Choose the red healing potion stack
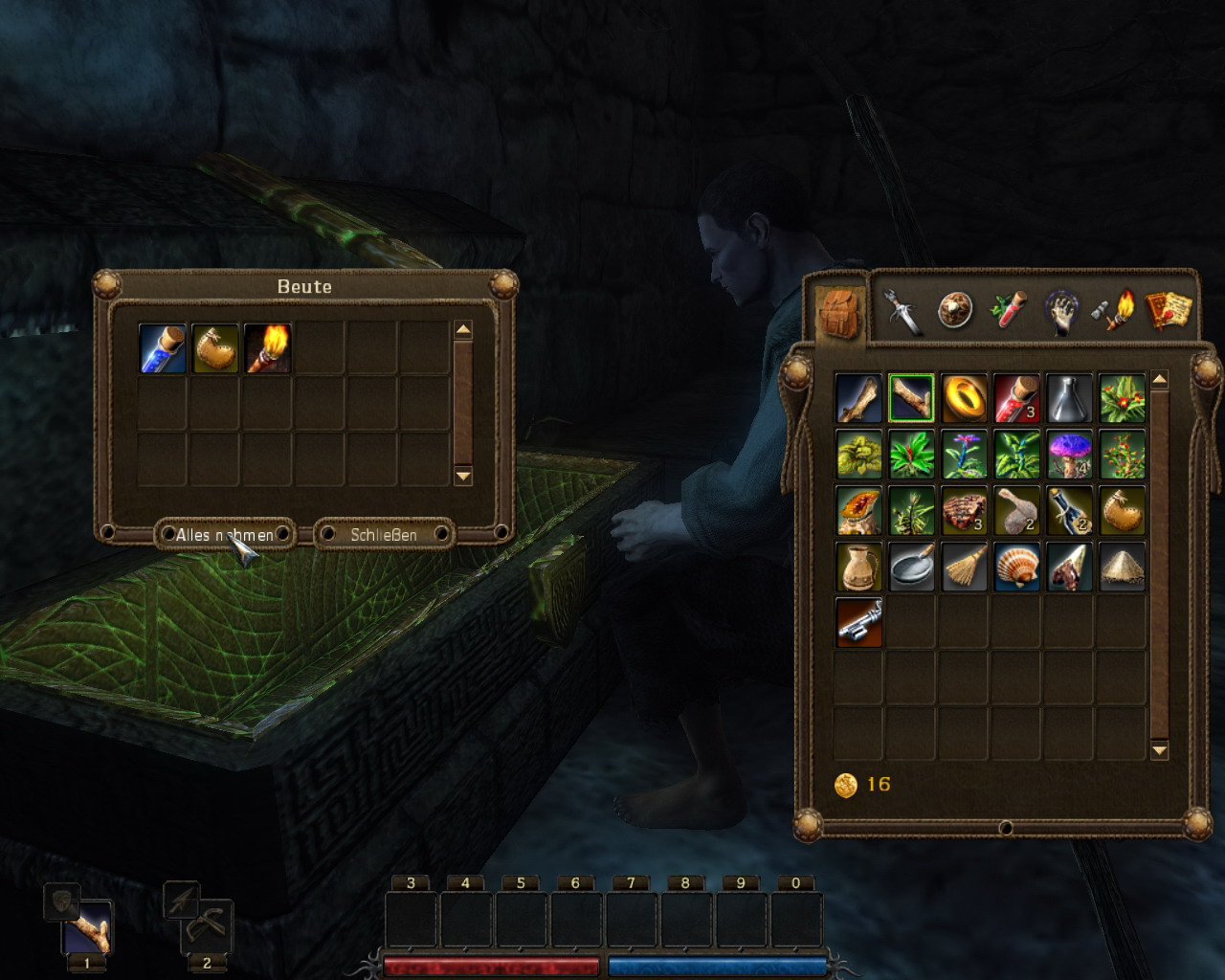1225x980 pixels. click(x=1016, y=397)
